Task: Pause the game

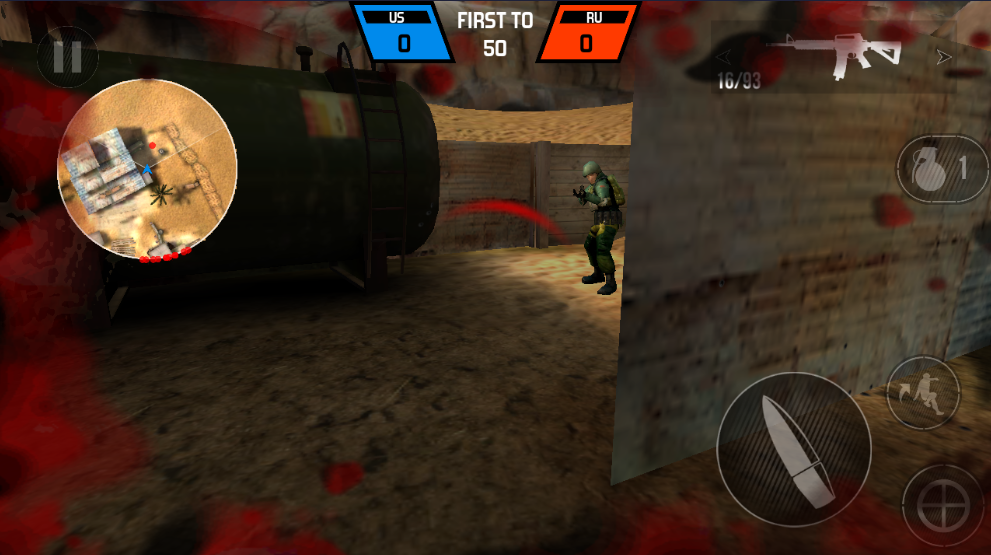Action: pyautogui.click(x=67, y=58)
